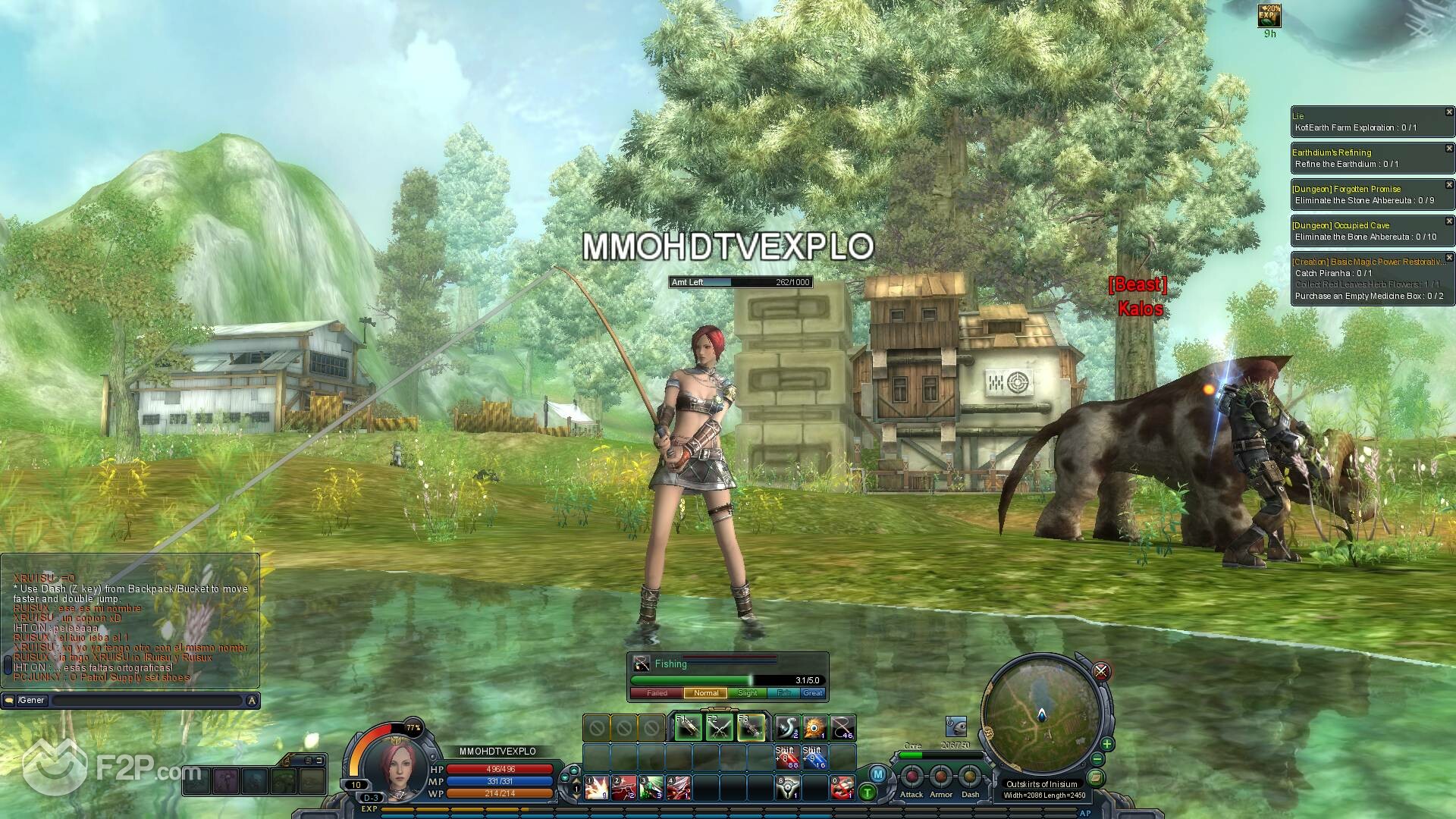
Task: Focus the chat input field
Action: click(x=148, y=701)
